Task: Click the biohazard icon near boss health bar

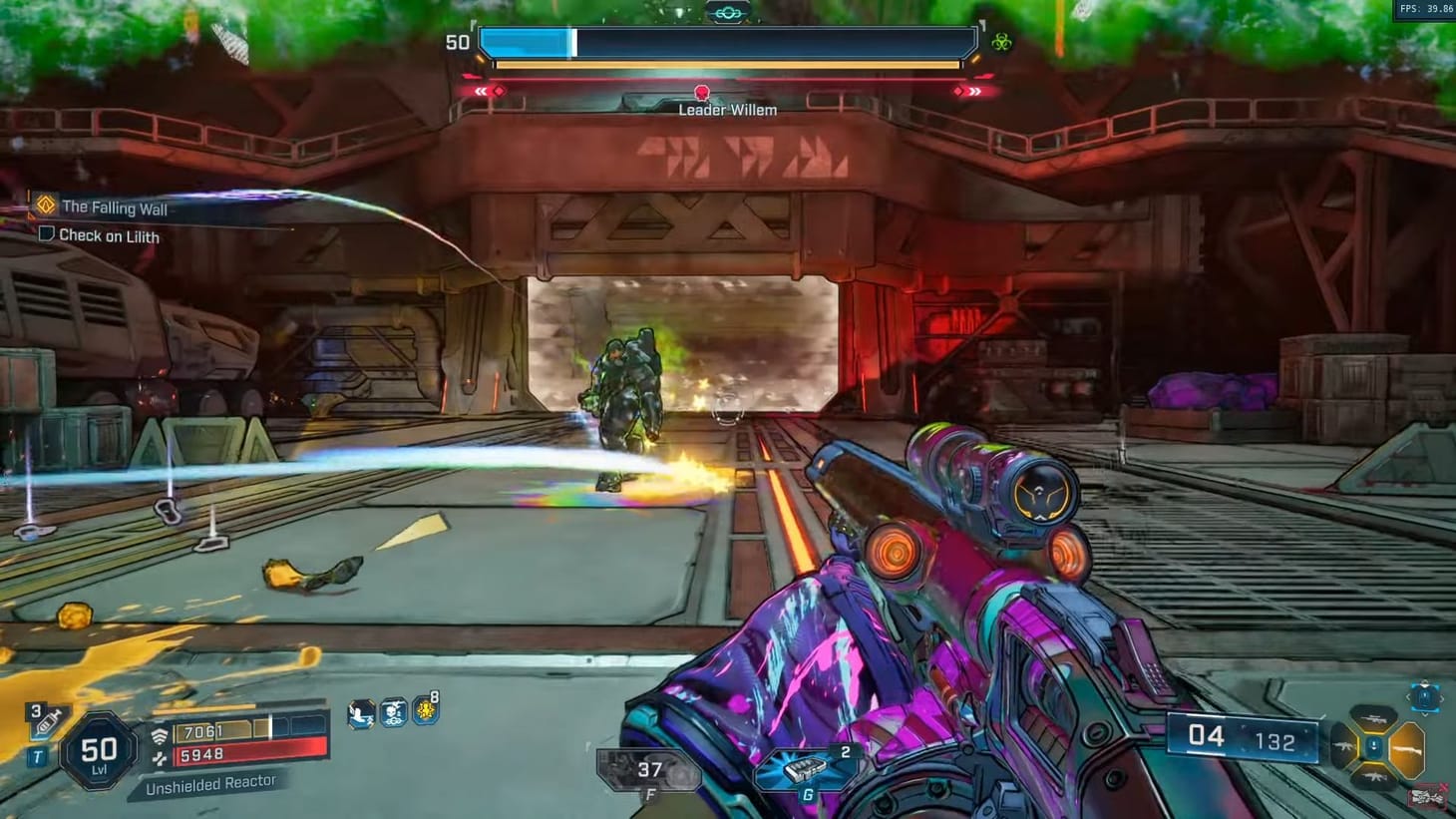Action: pos(1001,42)
